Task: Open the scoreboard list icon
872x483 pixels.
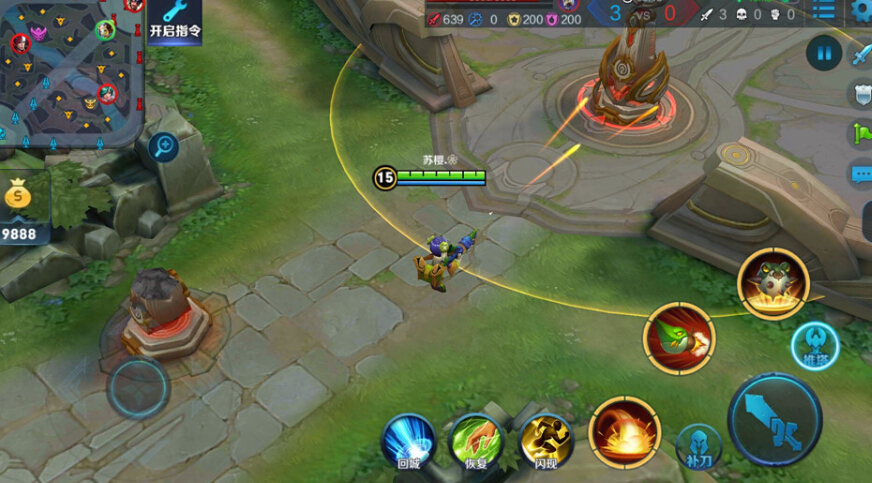Action: coord(824,10)
